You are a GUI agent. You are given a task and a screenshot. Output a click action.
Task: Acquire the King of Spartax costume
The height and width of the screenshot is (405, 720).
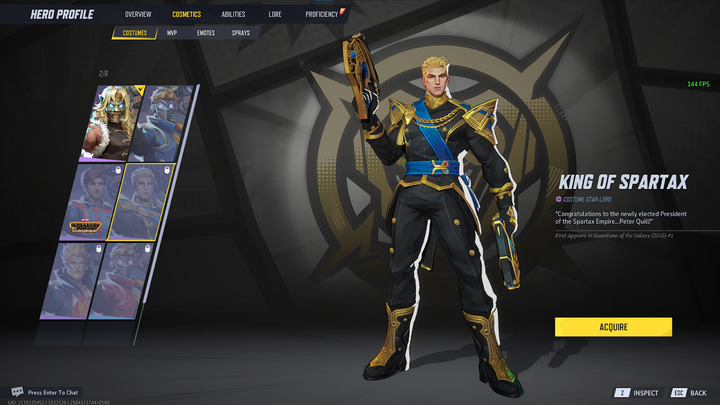[x=613, y=327]
